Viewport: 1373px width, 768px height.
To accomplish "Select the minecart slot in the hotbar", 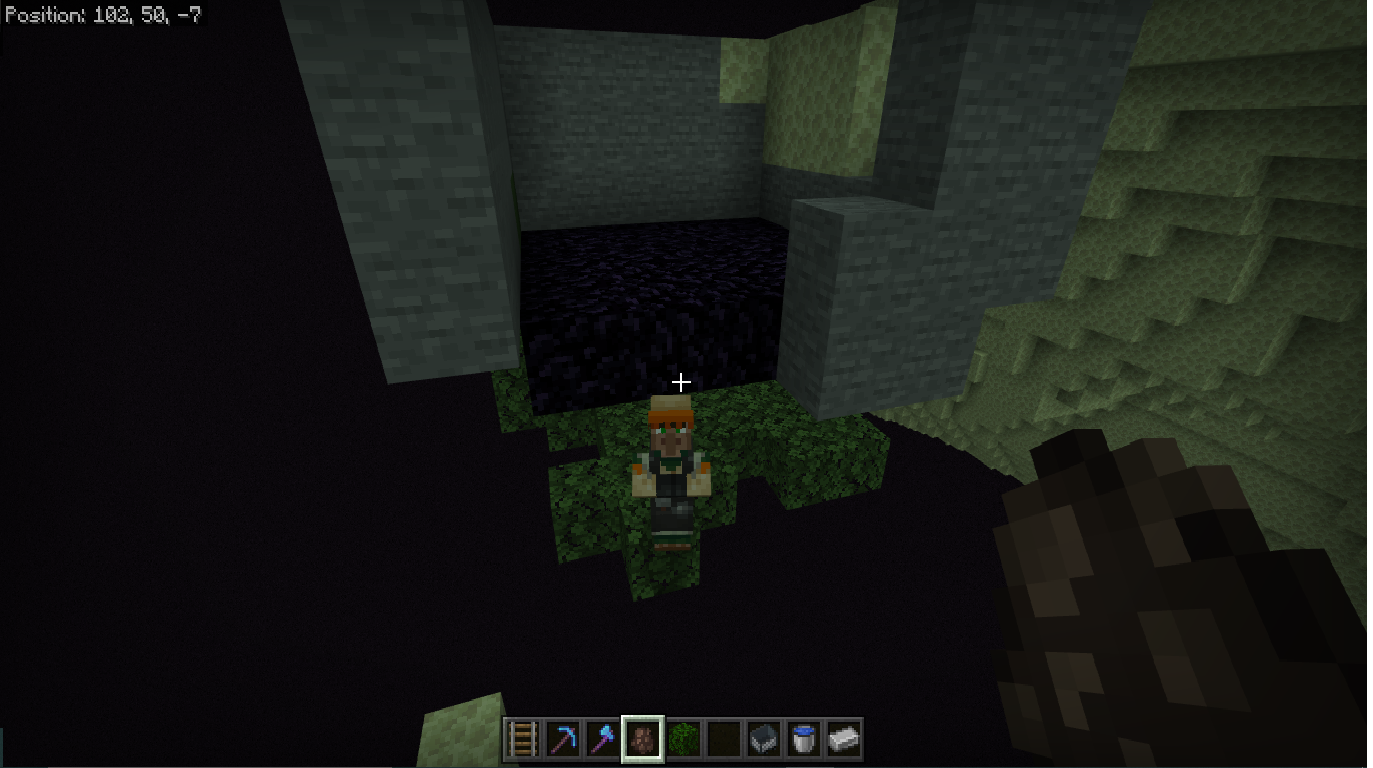I will coord(763,739).
